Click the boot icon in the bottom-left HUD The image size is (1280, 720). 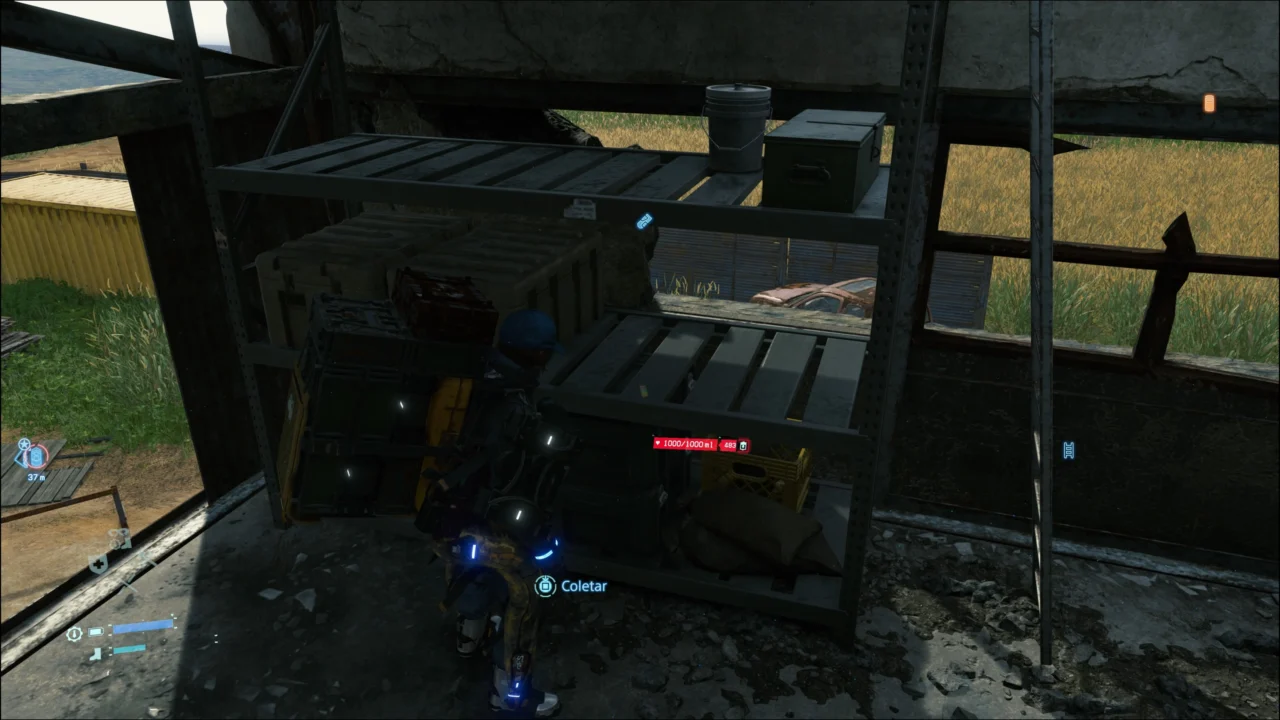tap(95, 653)
